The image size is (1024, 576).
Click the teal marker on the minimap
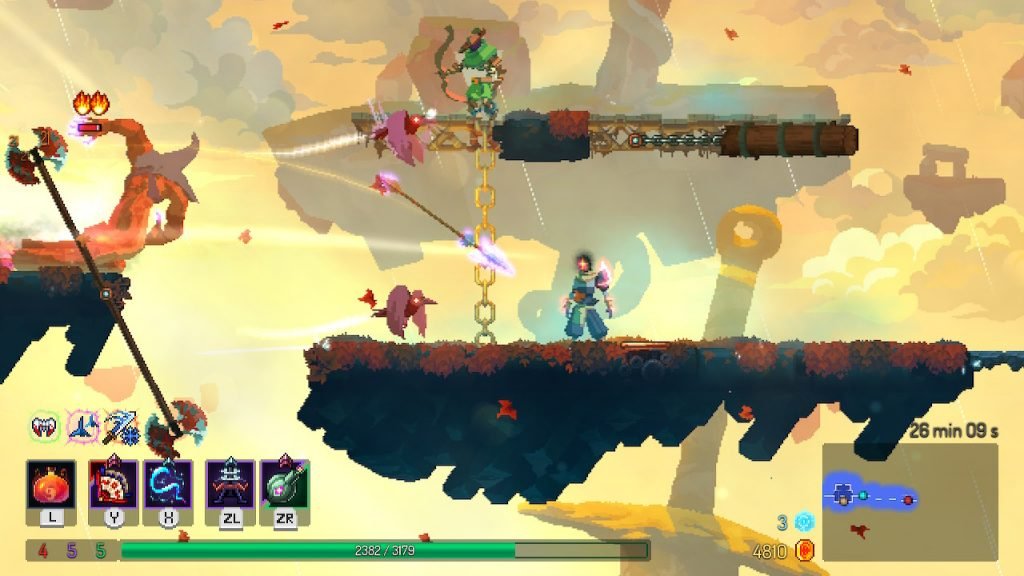[x=863, y=495]
